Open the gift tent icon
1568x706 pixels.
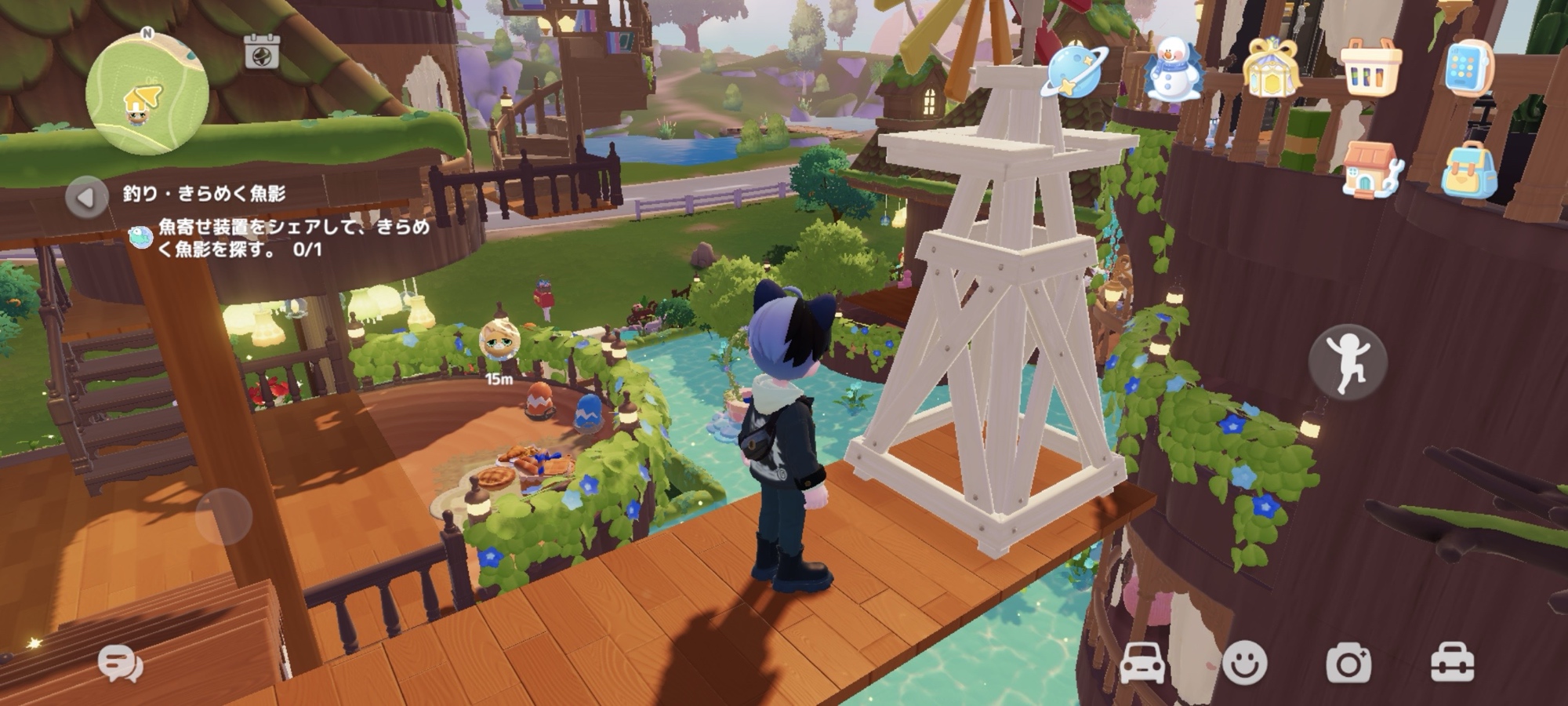(x=1272, y=70)
